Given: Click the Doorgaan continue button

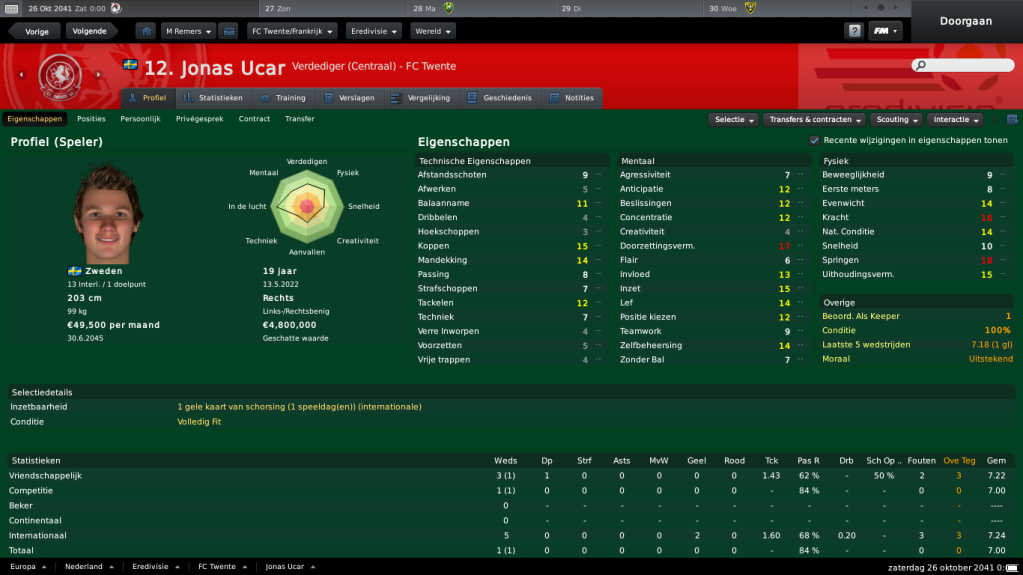Looking at the screenshot, I should [x=967, y=20].
